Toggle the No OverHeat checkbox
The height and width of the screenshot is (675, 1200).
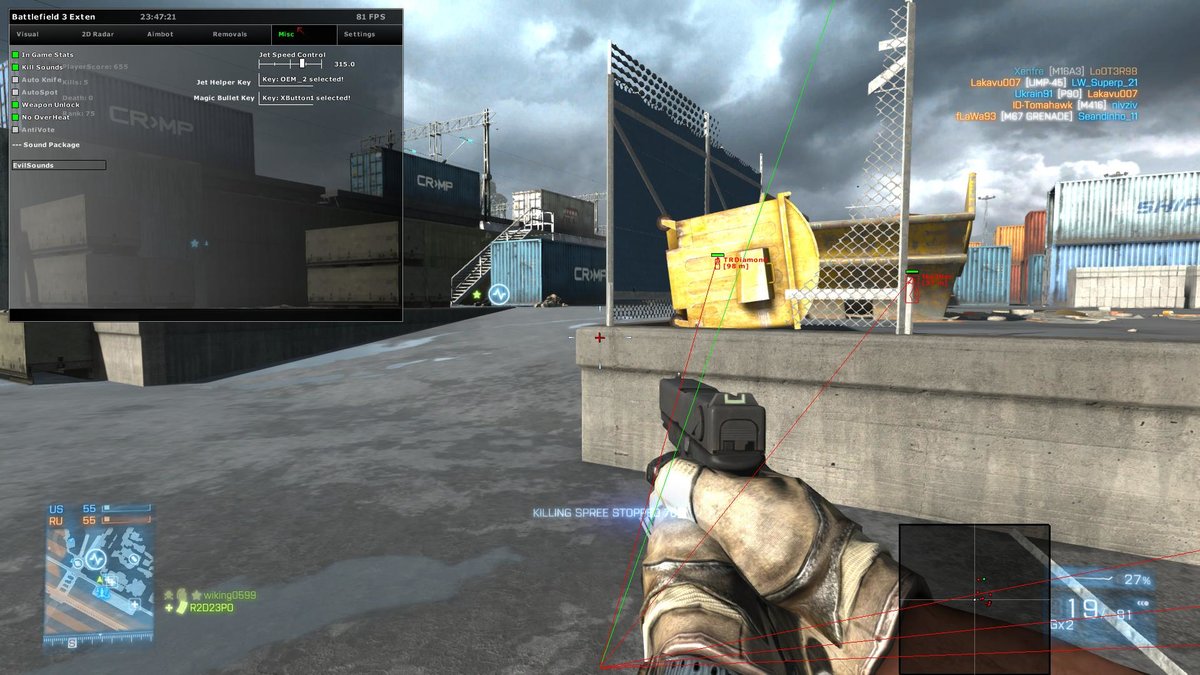15,117
